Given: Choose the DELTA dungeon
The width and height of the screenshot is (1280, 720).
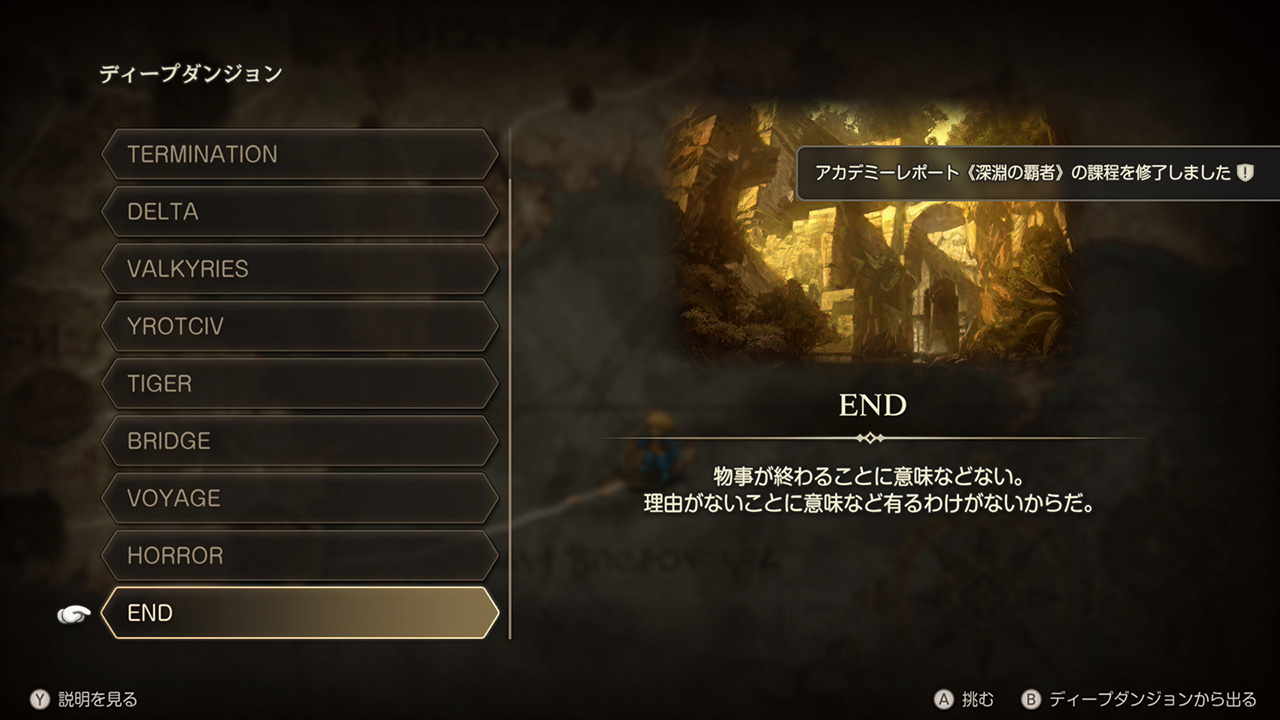Looking at the screenshot, I should (x=300, y=212).
